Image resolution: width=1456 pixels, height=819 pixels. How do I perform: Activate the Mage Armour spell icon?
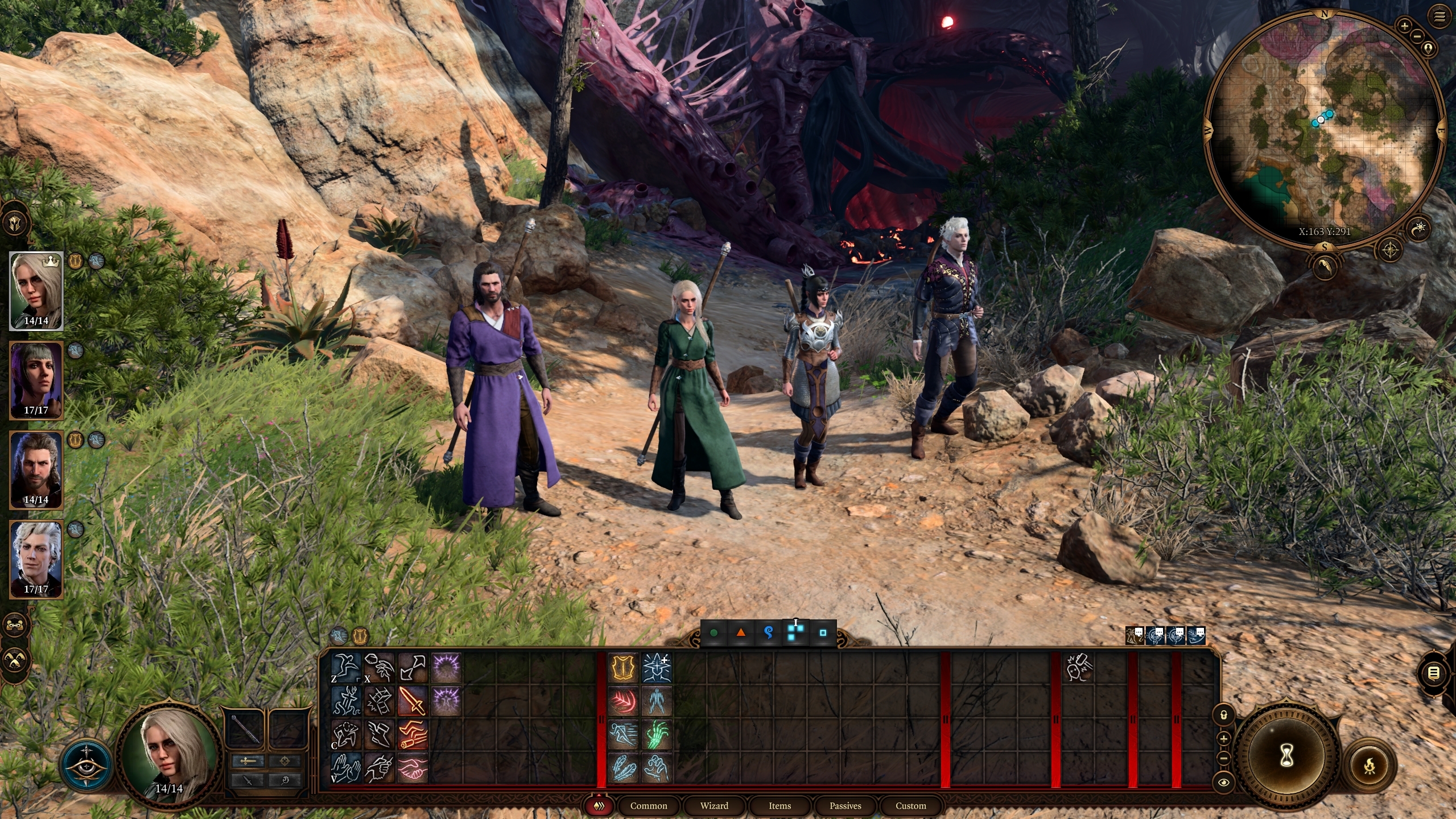point(624,668)
